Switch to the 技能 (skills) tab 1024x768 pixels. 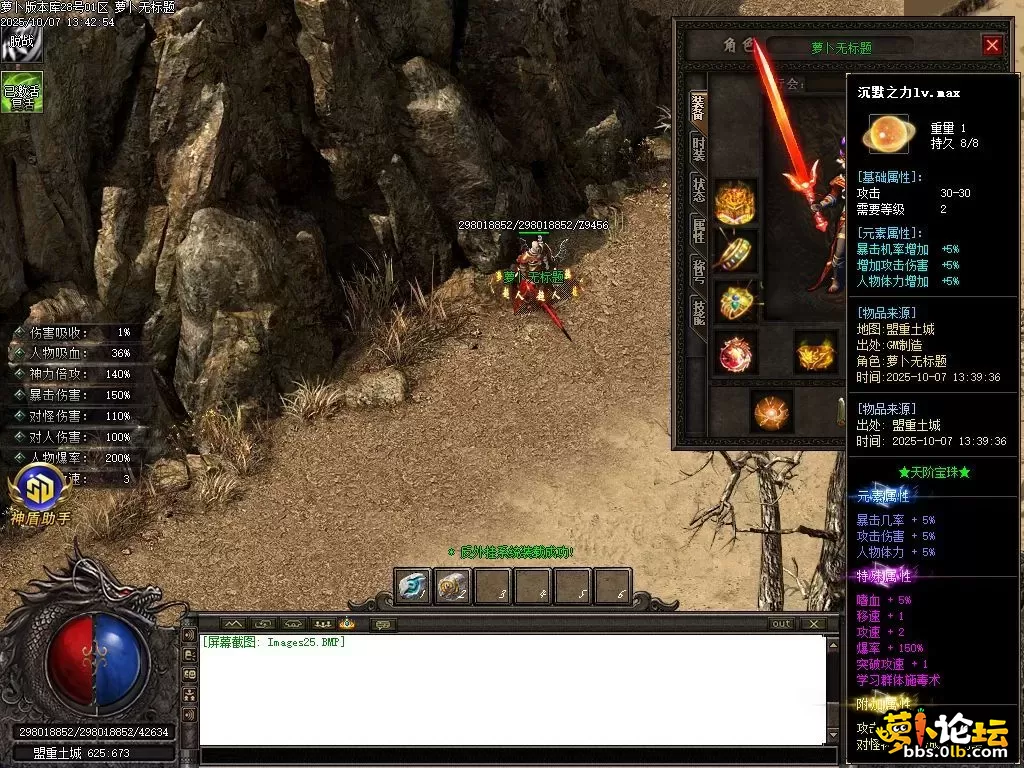698,314
